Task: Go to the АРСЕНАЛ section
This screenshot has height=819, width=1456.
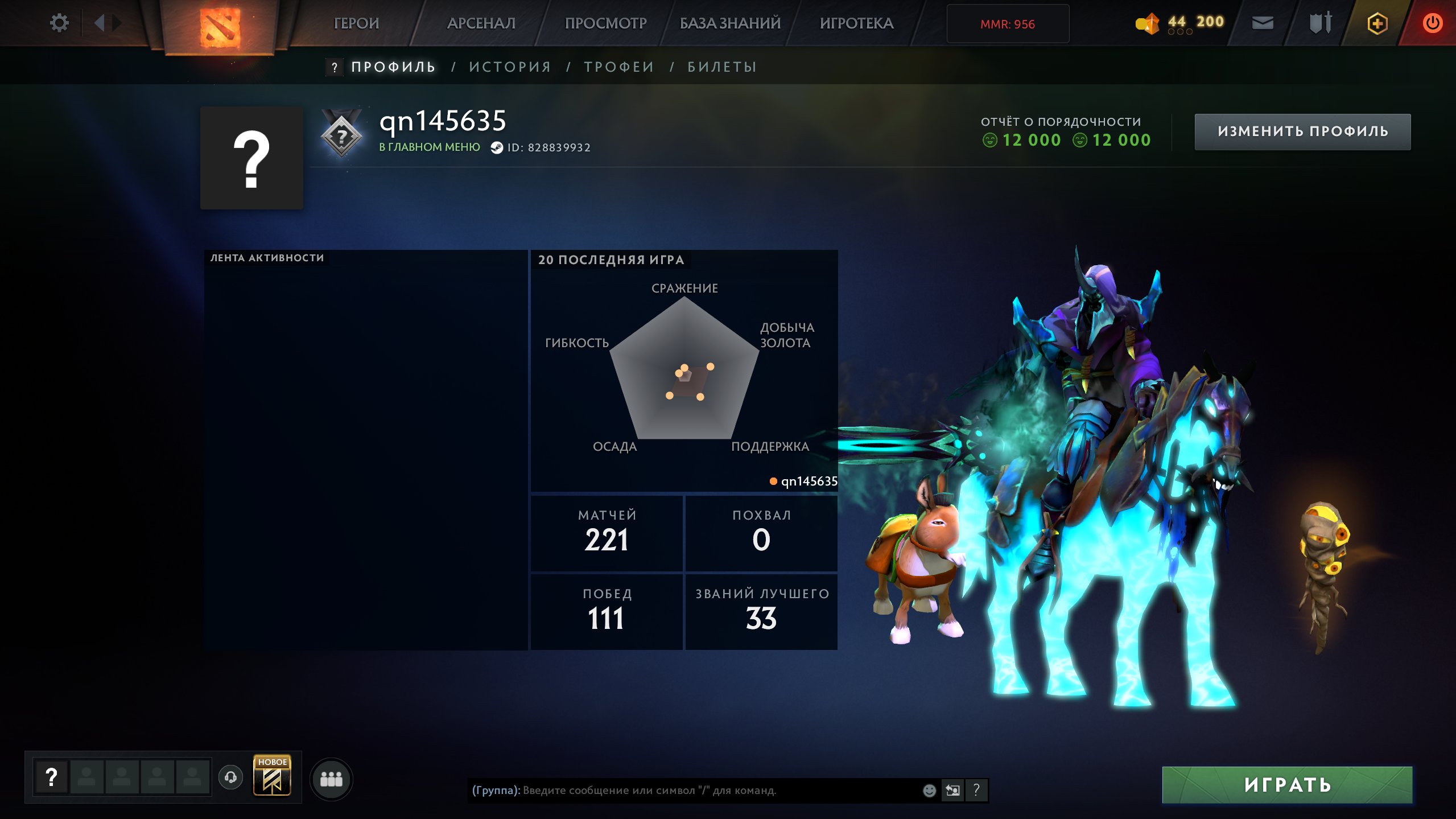Action: [481, 23]
